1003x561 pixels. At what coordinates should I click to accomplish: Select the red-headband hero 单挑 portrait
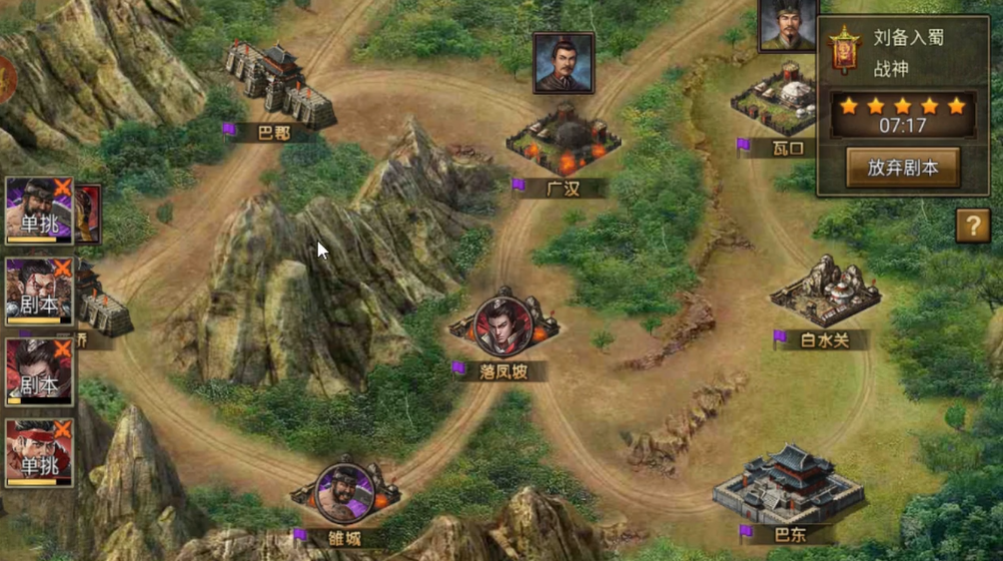[x=39, y=453]
